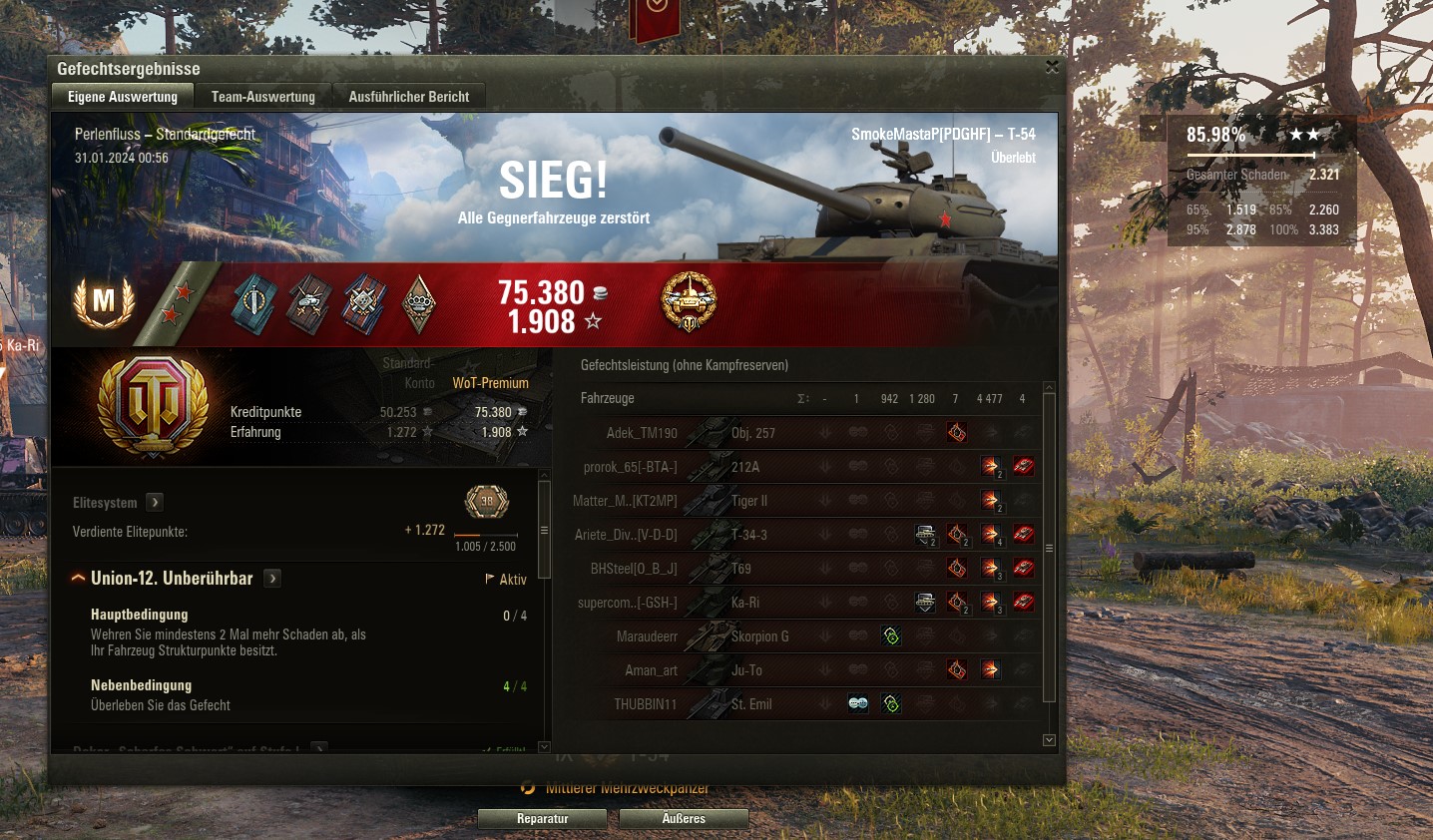Select the golden tank award beside the credits
1433x840 pixels.
688,302
